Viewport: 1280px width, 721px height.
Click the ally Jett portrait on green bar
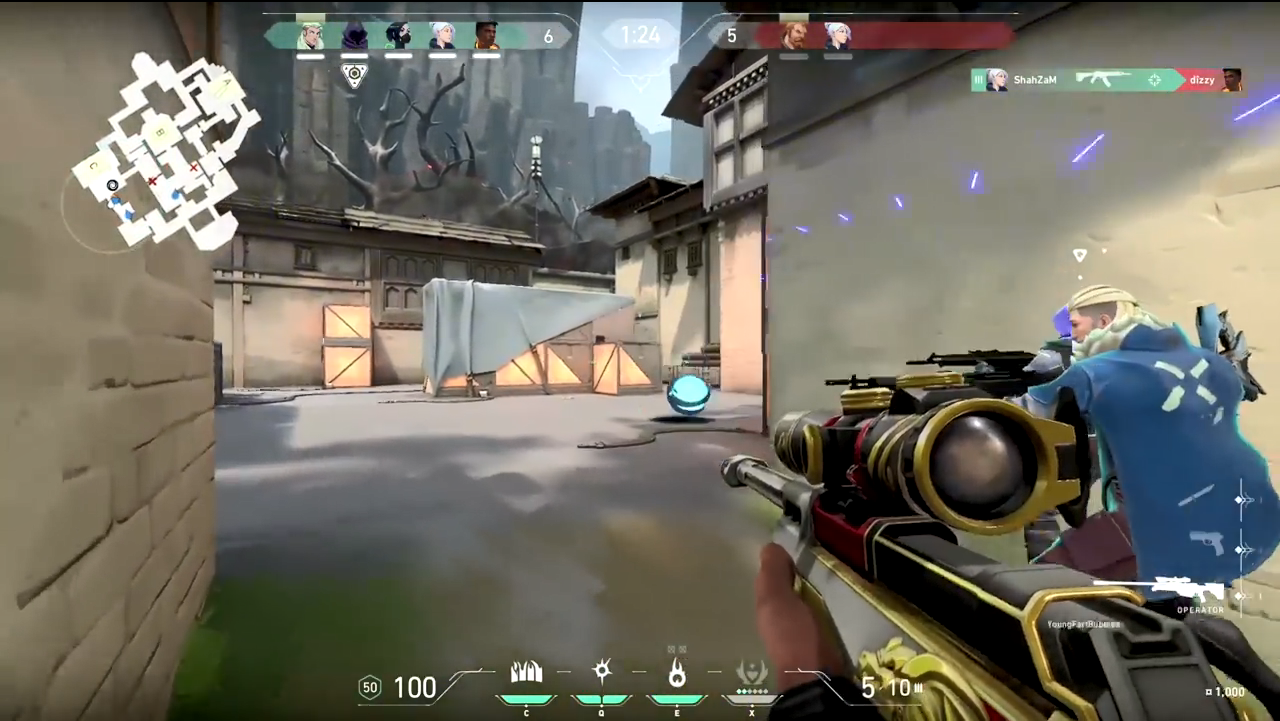pos(442,36)
